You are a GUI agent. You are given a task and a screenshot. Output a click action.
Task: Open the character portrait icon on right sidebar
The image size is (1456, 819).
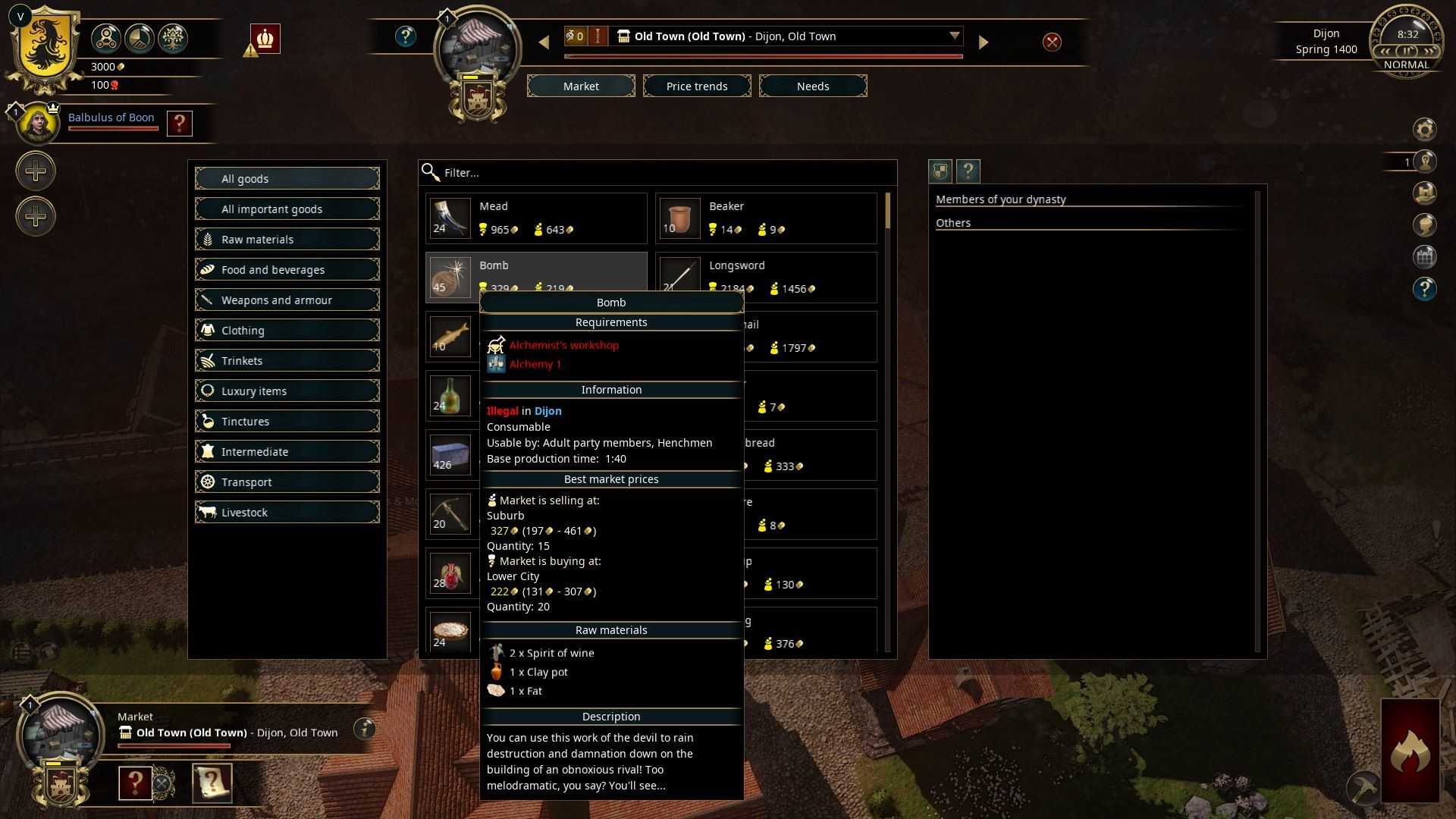point(1426,224)
